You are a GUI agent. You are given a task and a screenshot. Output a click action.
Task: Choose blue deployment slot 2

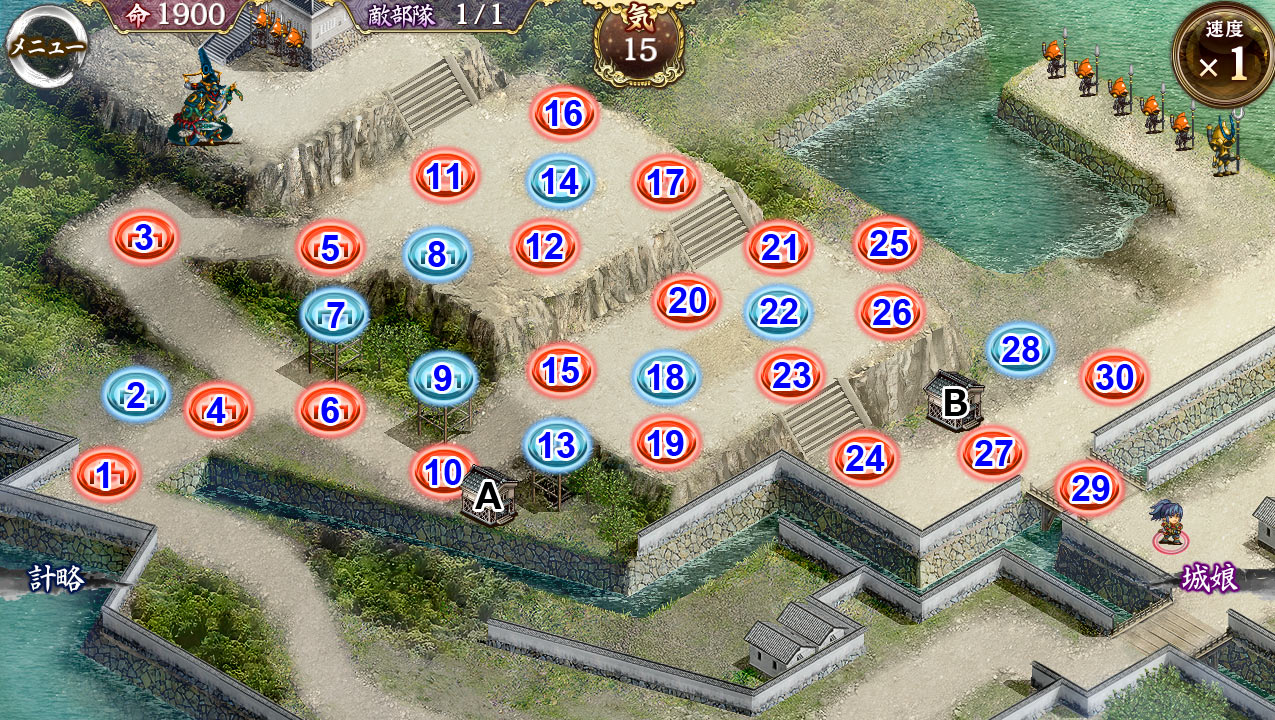pyautogui.click(x=136, y=395)
